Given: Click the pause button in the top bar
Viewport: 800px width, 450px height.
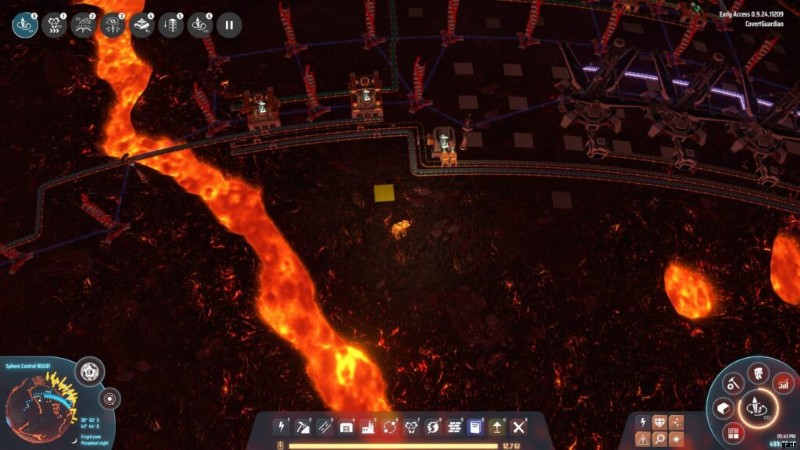Looking at the screenshot, I should pyautogui.click(x=229, y=25).
